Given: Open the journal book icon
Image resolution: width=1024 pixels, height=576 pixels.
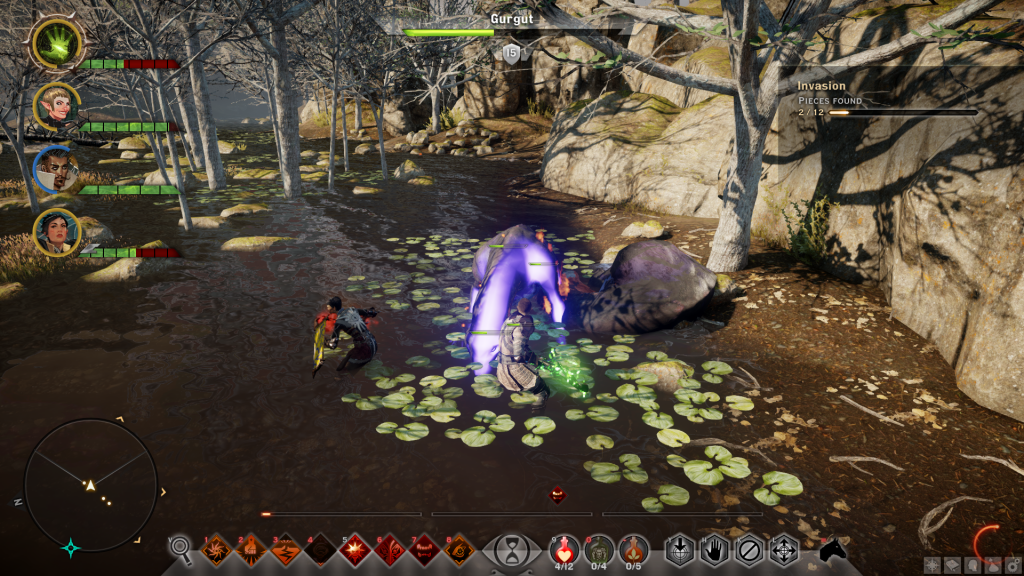Looking at the screenshot, I should click(951, 565).
